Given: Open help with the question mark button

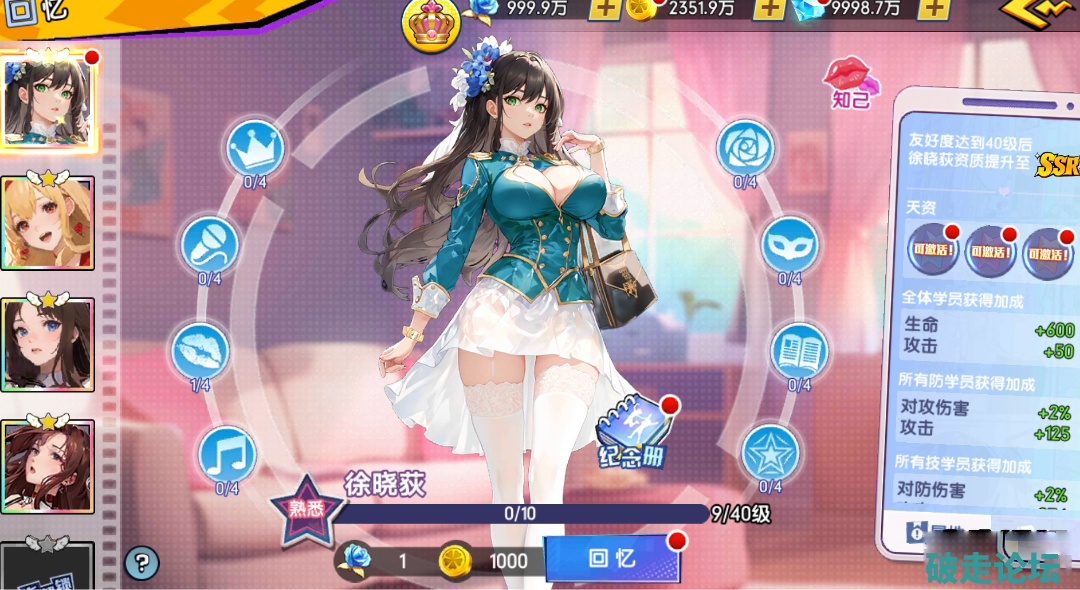Looking at the screenshot, I should (142, 562).
